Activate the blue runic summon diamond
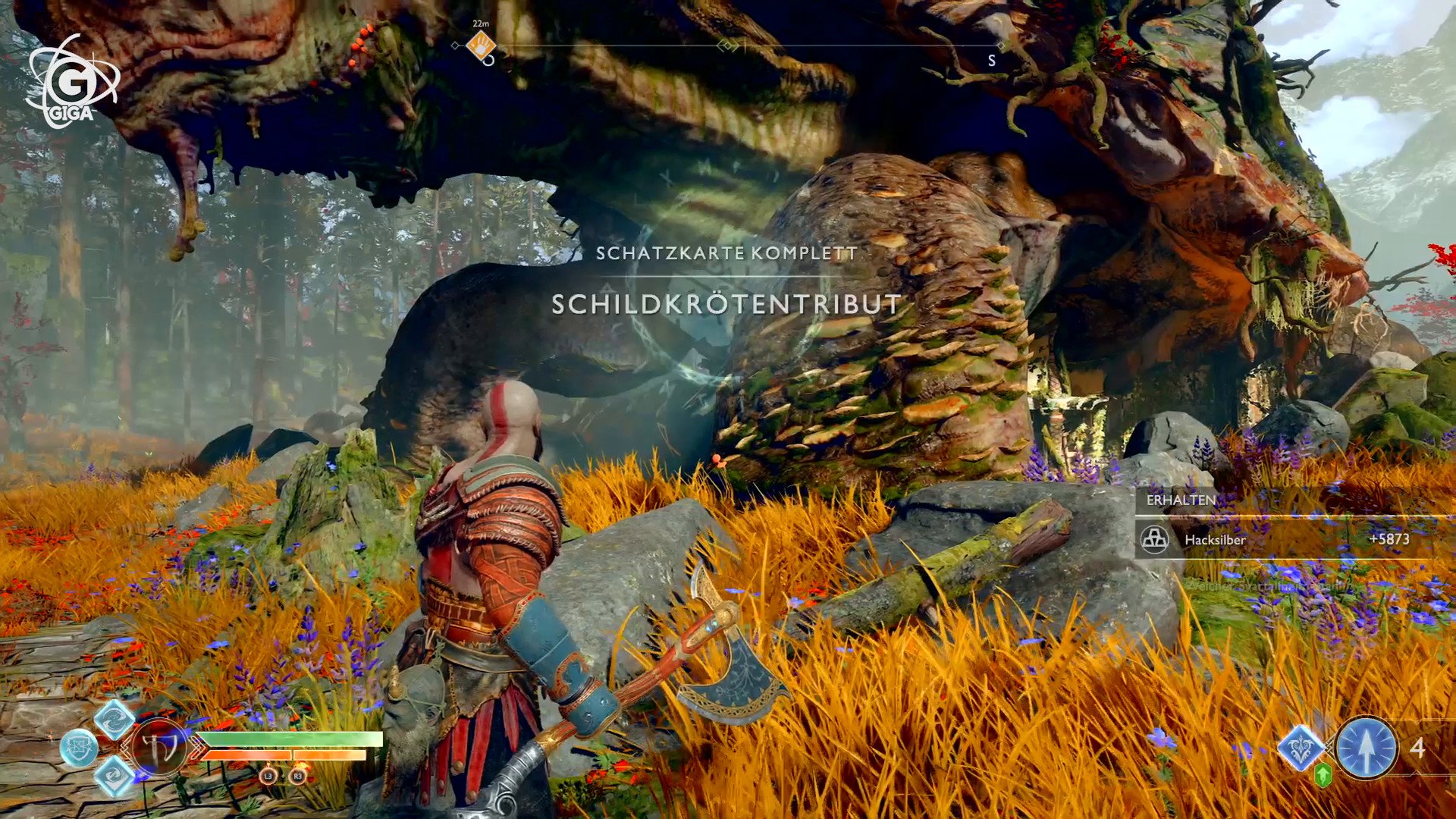This screenshot has width=1456, height=819. tap(1301, 747)
